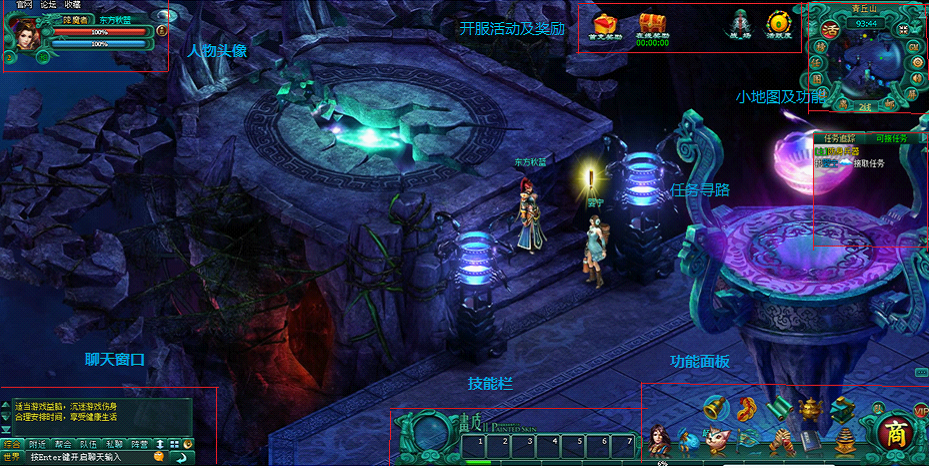Open the first-recharge reward chest
Screen dimensions: 931x468
point(607,23)
